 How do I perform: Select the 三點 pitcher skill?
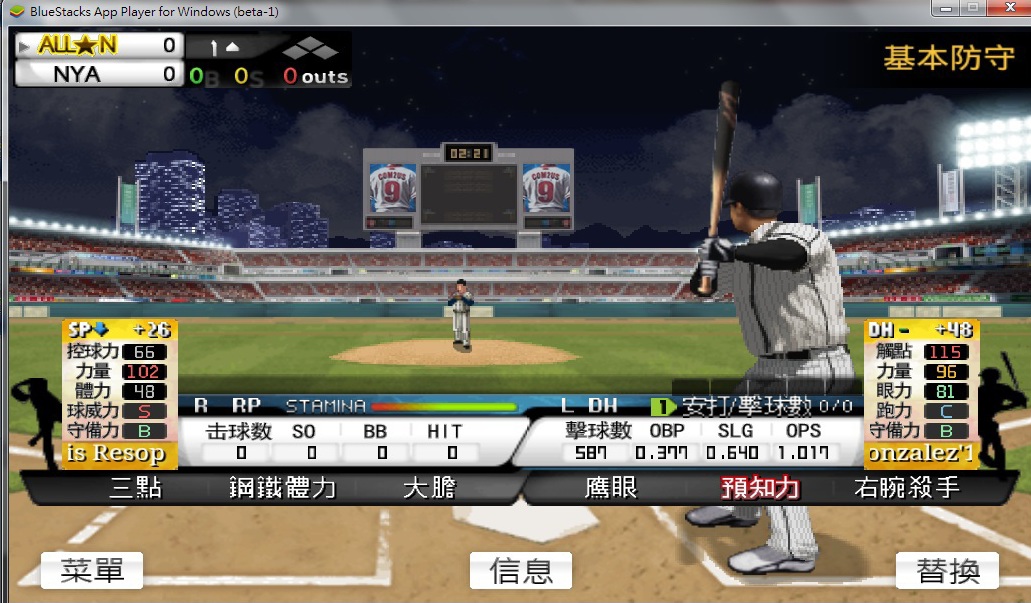click(135, 489)
